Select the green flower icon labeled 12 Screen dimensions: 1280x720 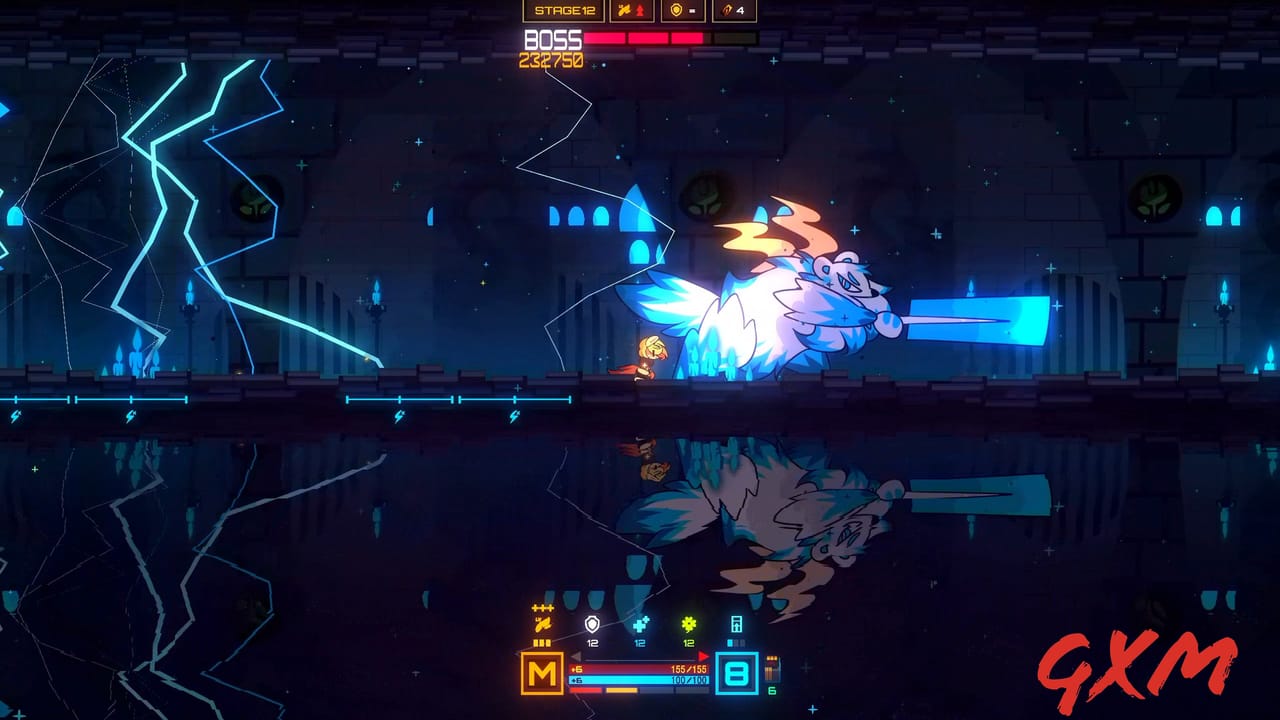pyautogui.click(x=688, y=625)
